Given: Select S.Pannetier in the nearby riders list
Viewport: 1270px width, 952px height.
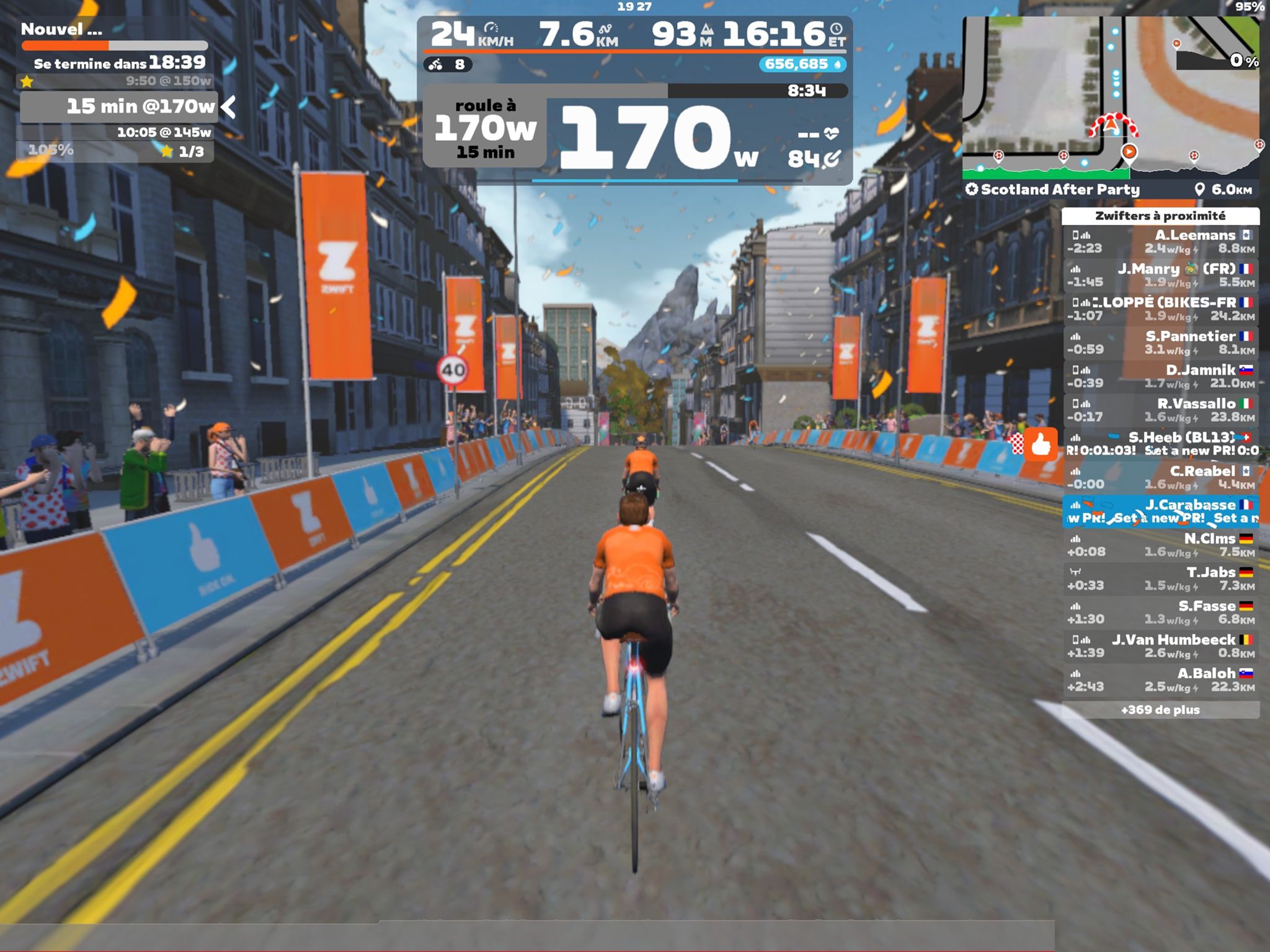Looking at the screenshot, I should point(1160,343).
